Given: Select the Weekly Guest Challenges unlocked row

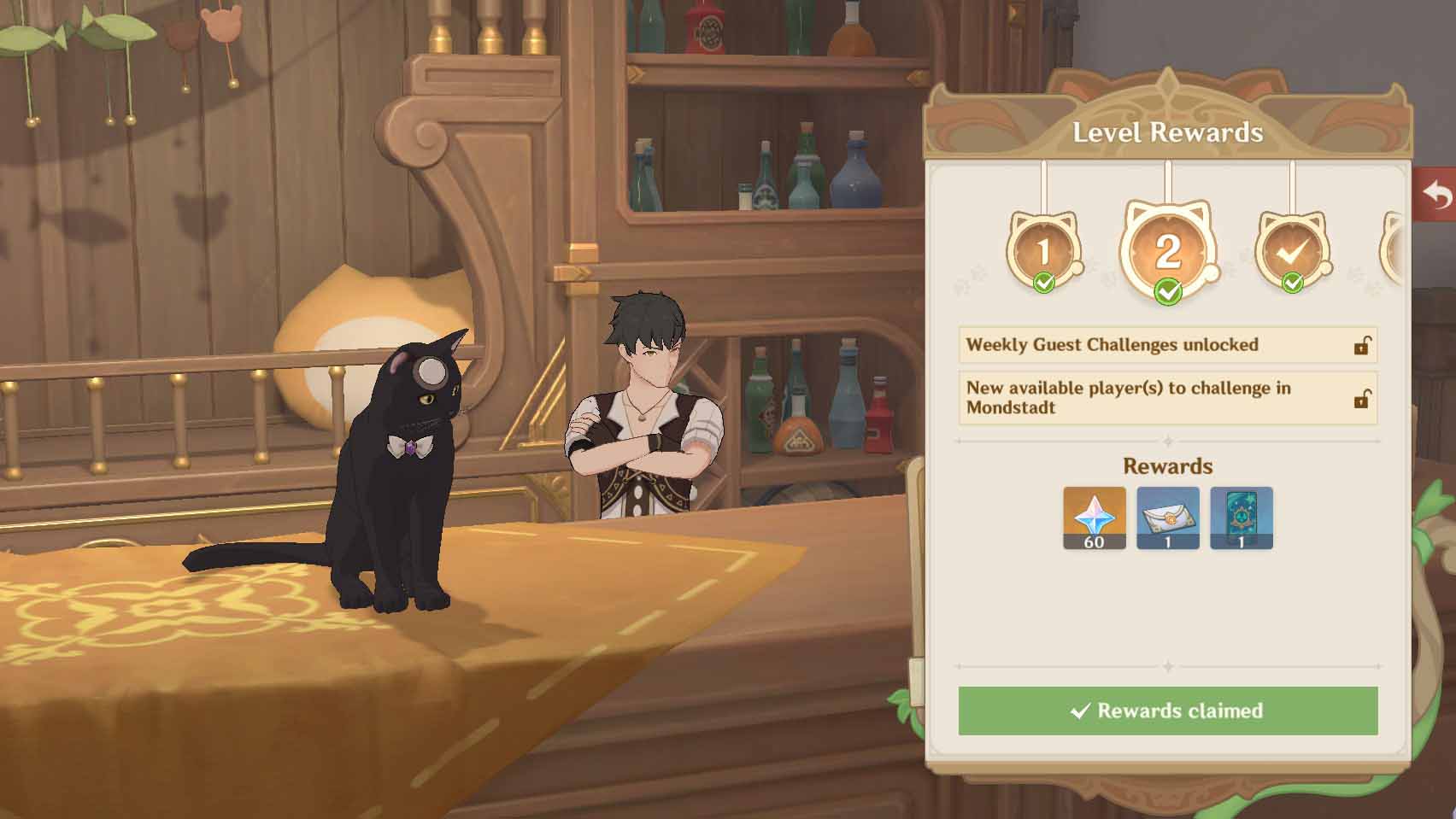Looking at the screenshot, I should [x=1167, y=345].
